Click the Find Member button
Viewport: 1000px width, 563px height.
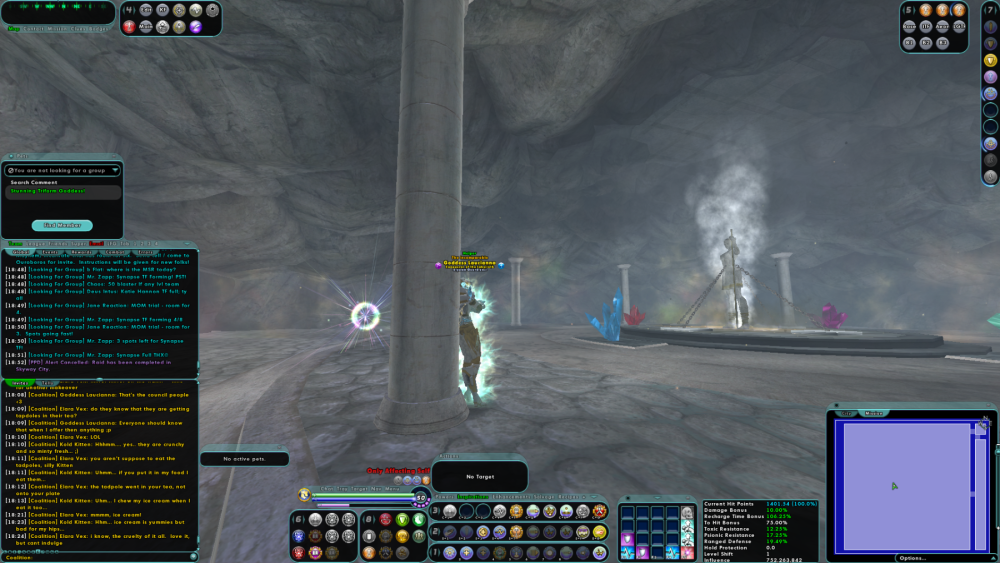(62, 225)
